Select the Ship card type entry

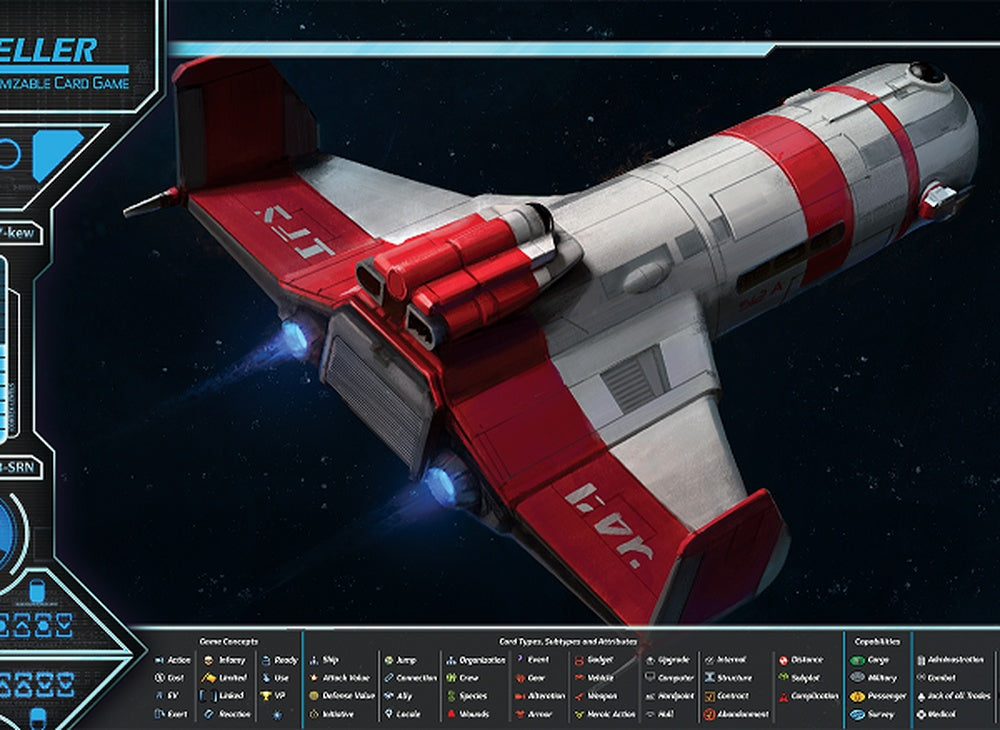point(323,660)
